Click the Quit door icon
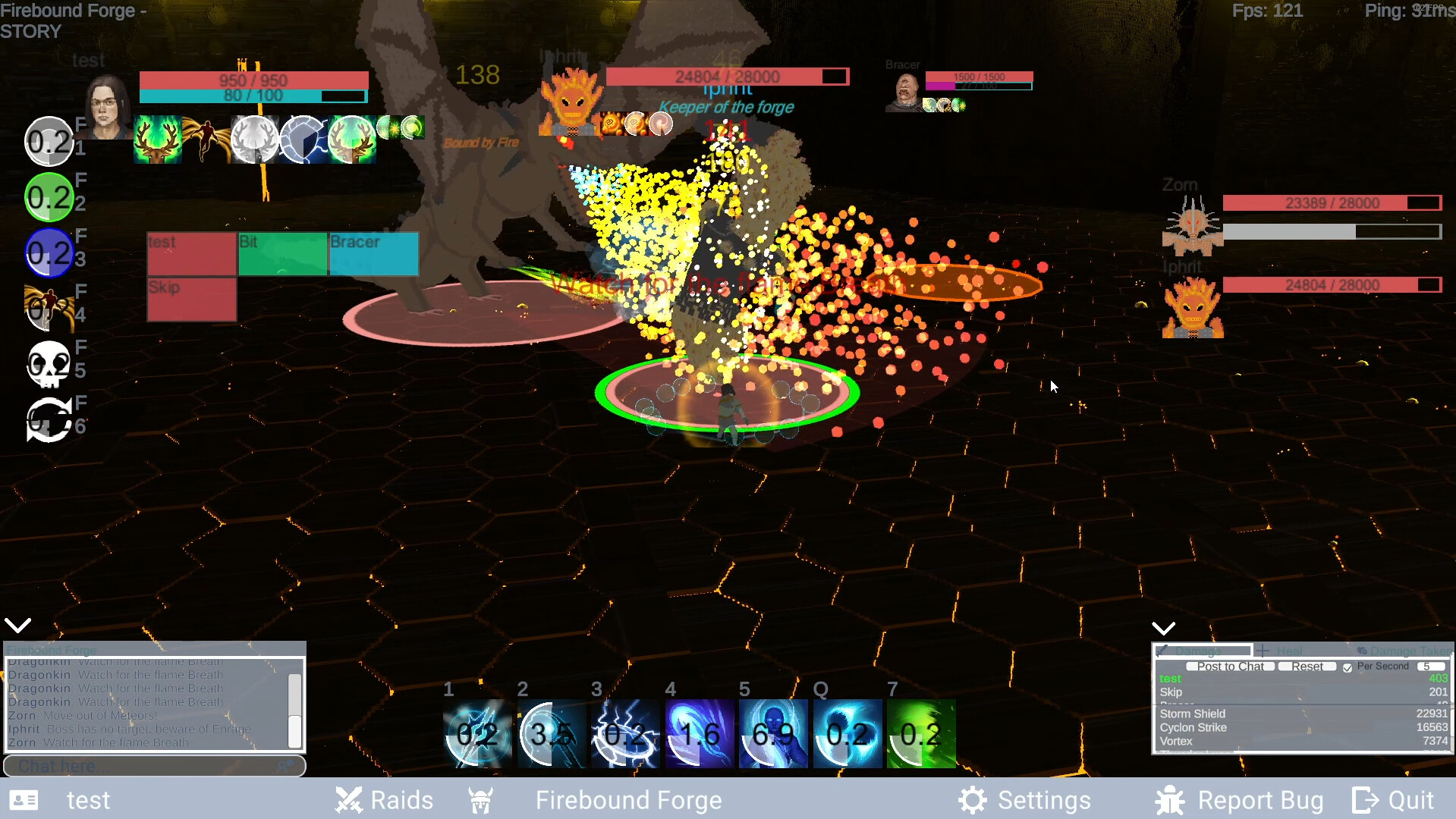Viewport: 1456px width, 819px height. 1363,800
